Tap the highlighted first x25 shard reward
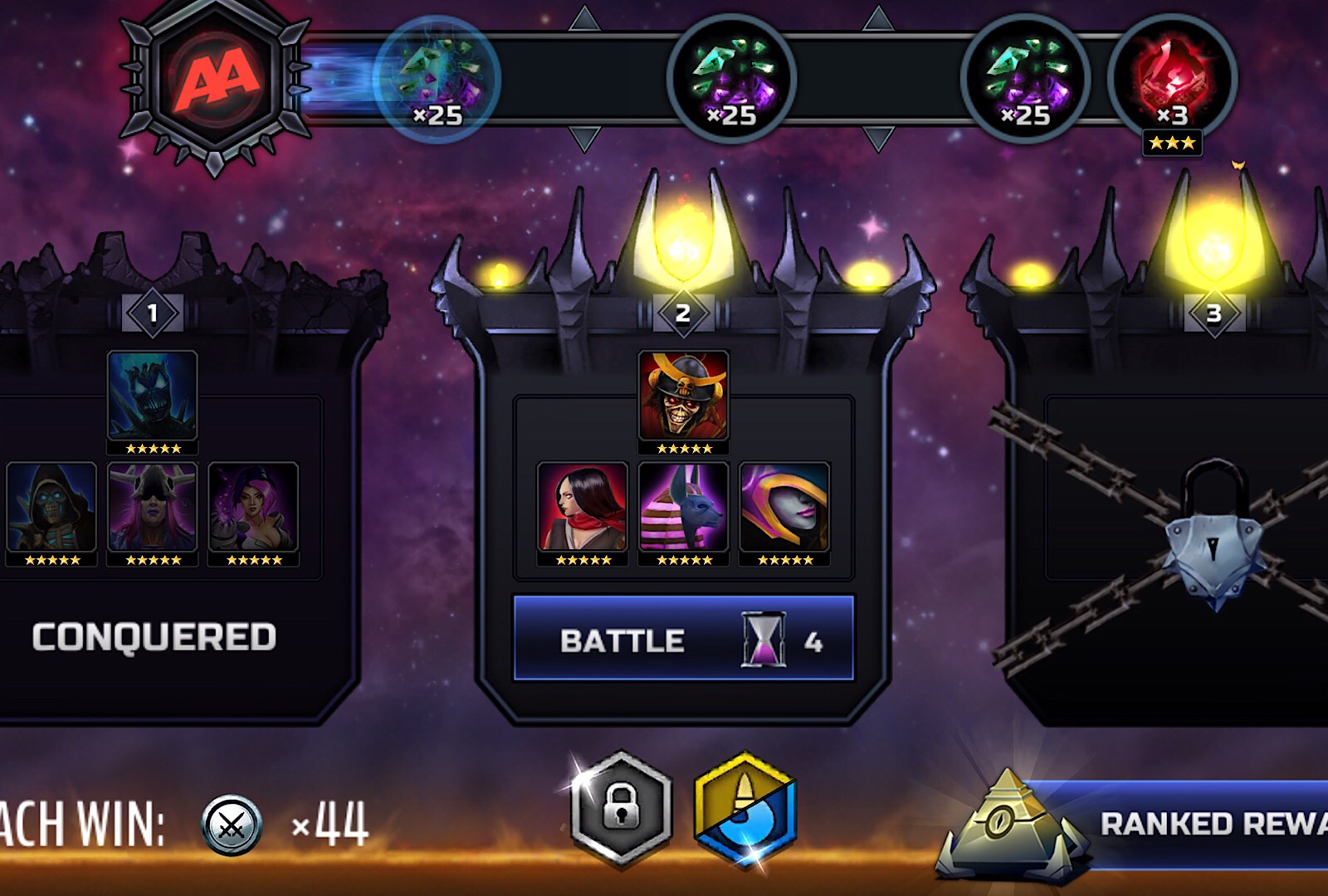This screenshot has width=1328, height=896. pos(437,80)
